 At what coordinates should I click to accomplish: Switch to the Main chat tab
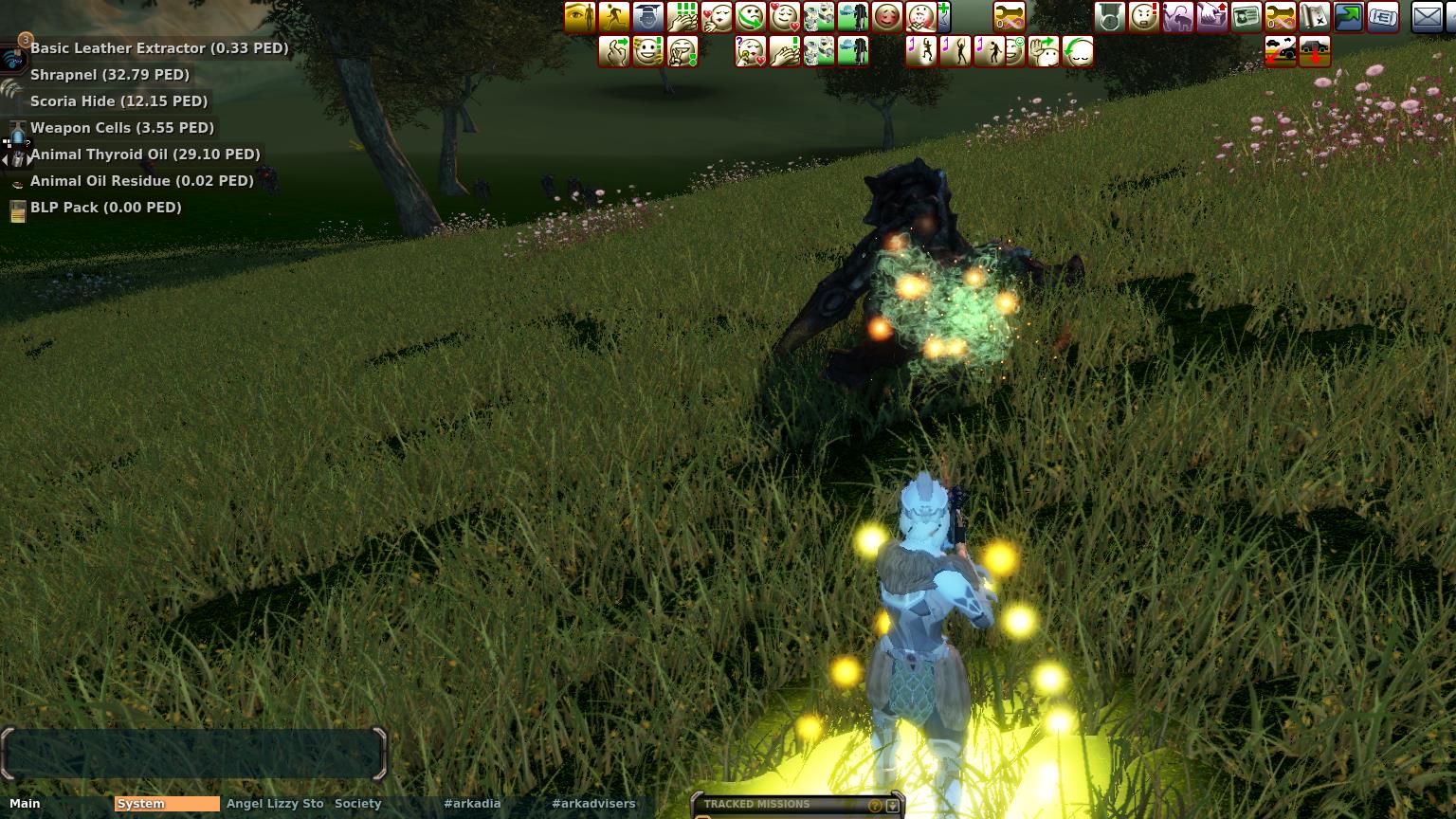click(26, 804)
